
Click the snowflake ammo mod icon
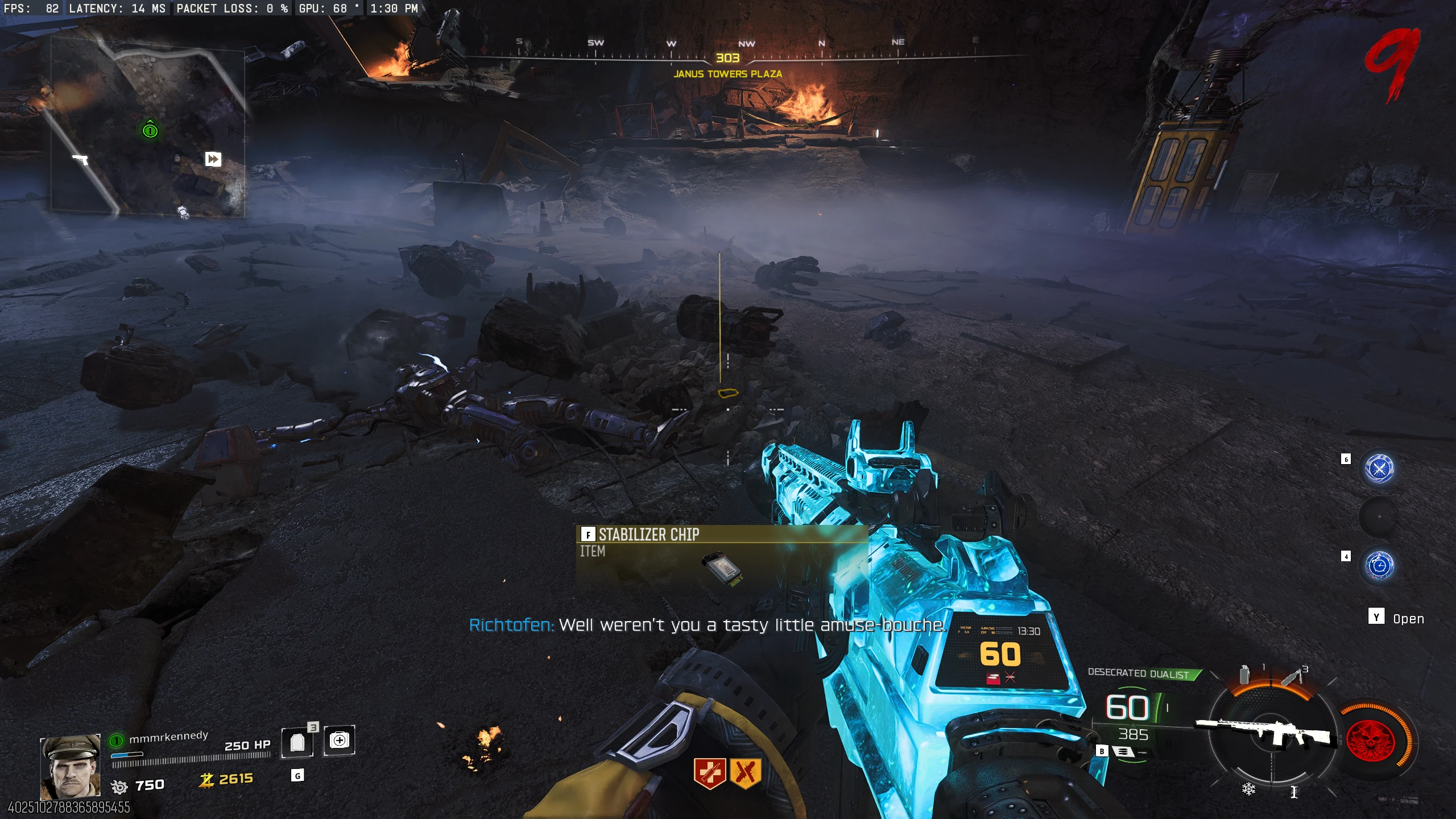(1249, 789)
